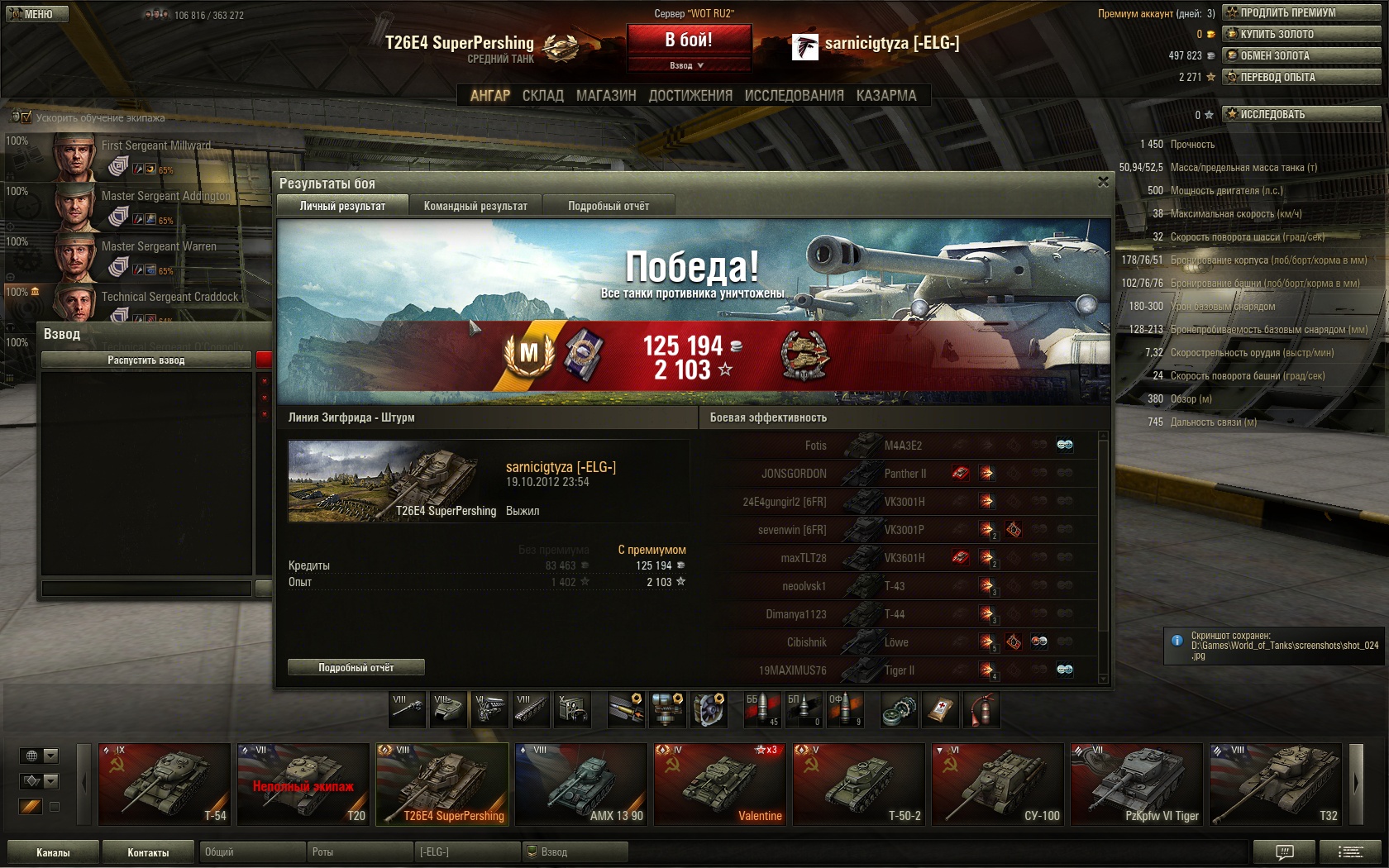Close the Результаты боя window
This screenshot has width=1389, height=868.
click(1103, 182)
